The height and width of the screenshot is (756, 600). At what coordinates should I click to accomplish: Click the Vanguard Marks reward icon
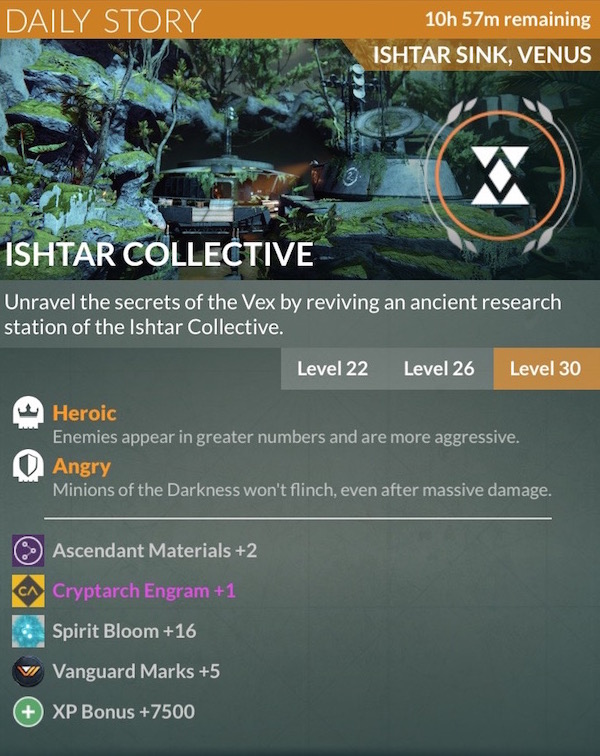[26, 672]
